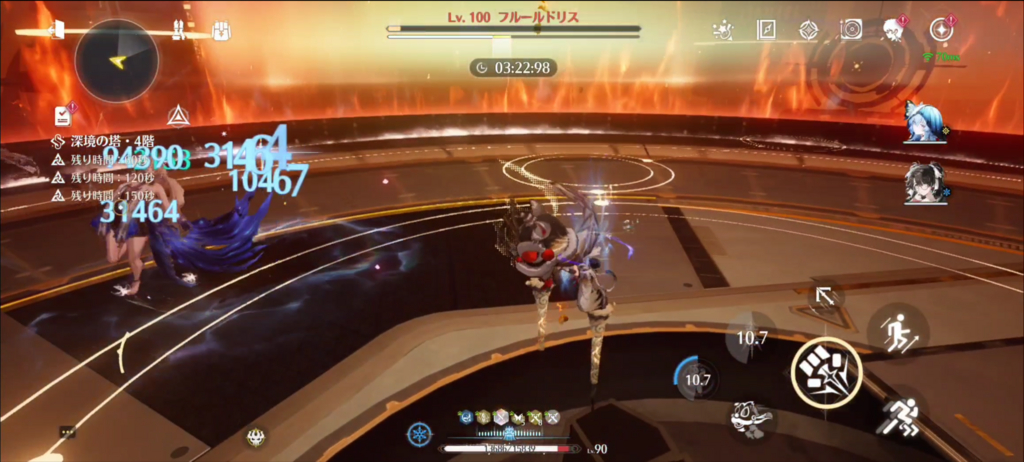Open the quest checklist icon under the minimap

tap(64, 114)
